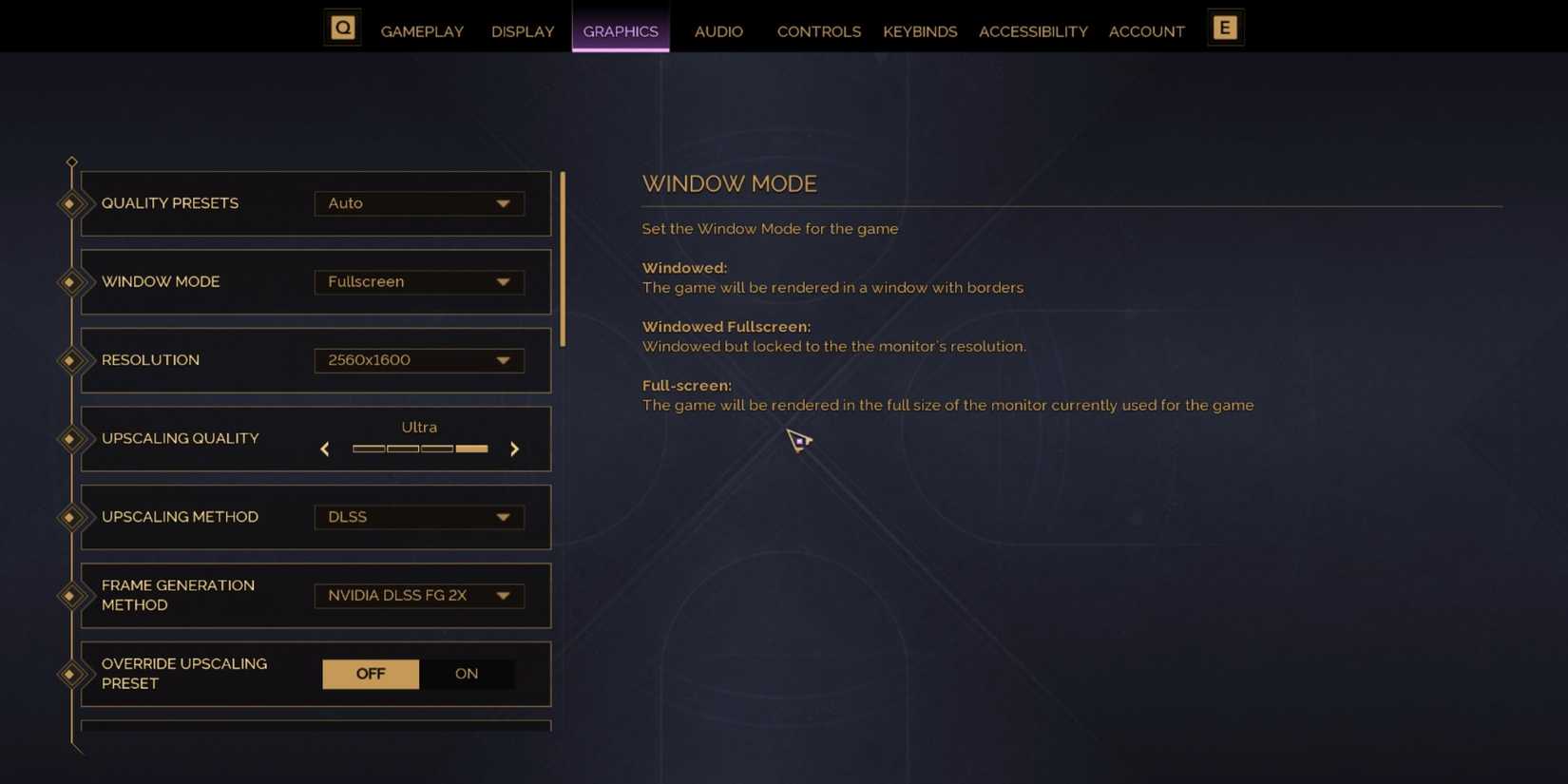Open the Upscaling Method dropdown showing DLSS
The height and width of the screenshot is (784, 1568).
(419, 517)
